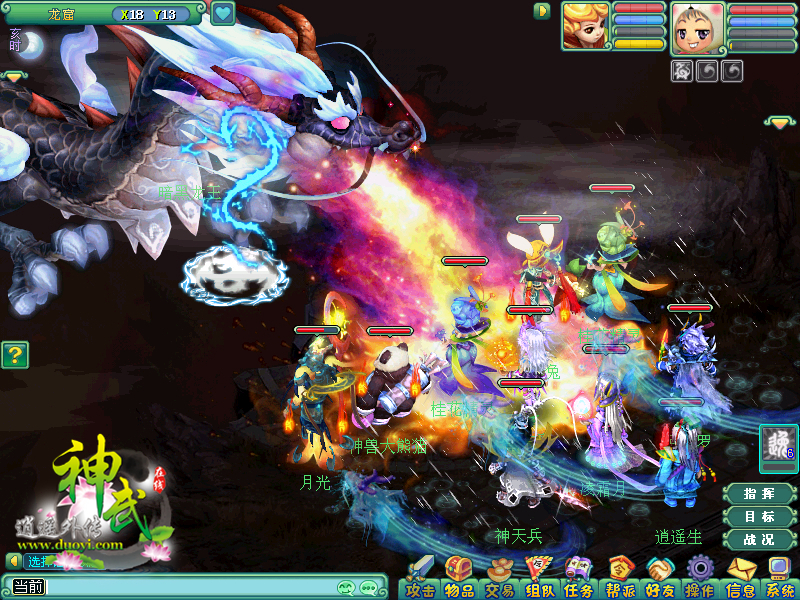
Task: Select the rabbit-hood pet portrait
Action: point(697,27)
